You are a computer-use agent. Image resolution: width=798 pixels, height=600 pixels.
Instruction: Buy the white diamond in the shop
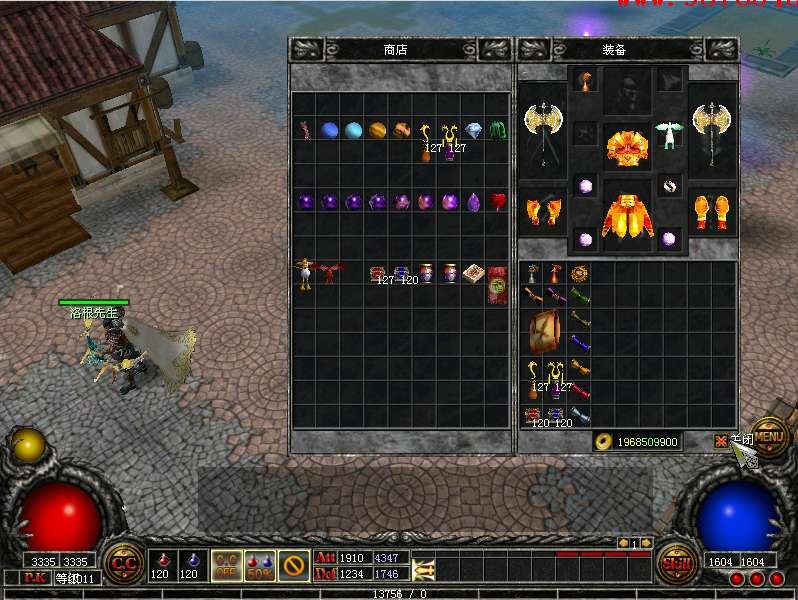474,130
